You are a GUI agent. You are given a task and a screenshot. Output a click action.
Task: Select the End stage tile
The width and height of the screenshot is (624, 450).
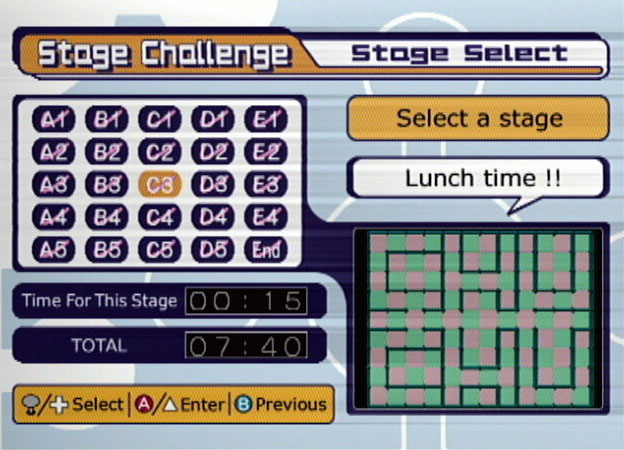click(265, 249)
